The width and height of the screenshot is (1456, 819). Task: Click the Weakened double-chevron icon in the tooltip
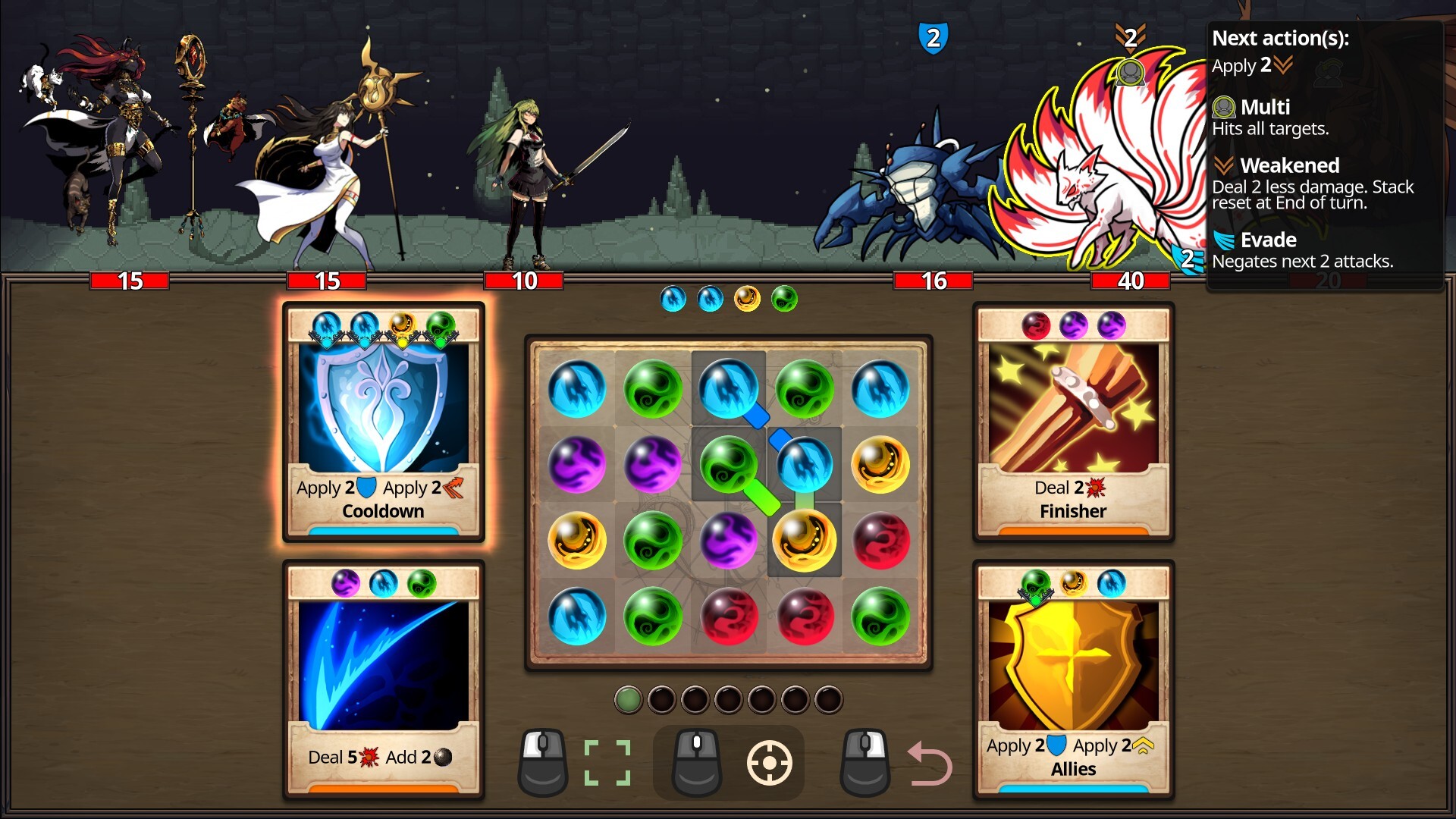(x=1225, y=166)
